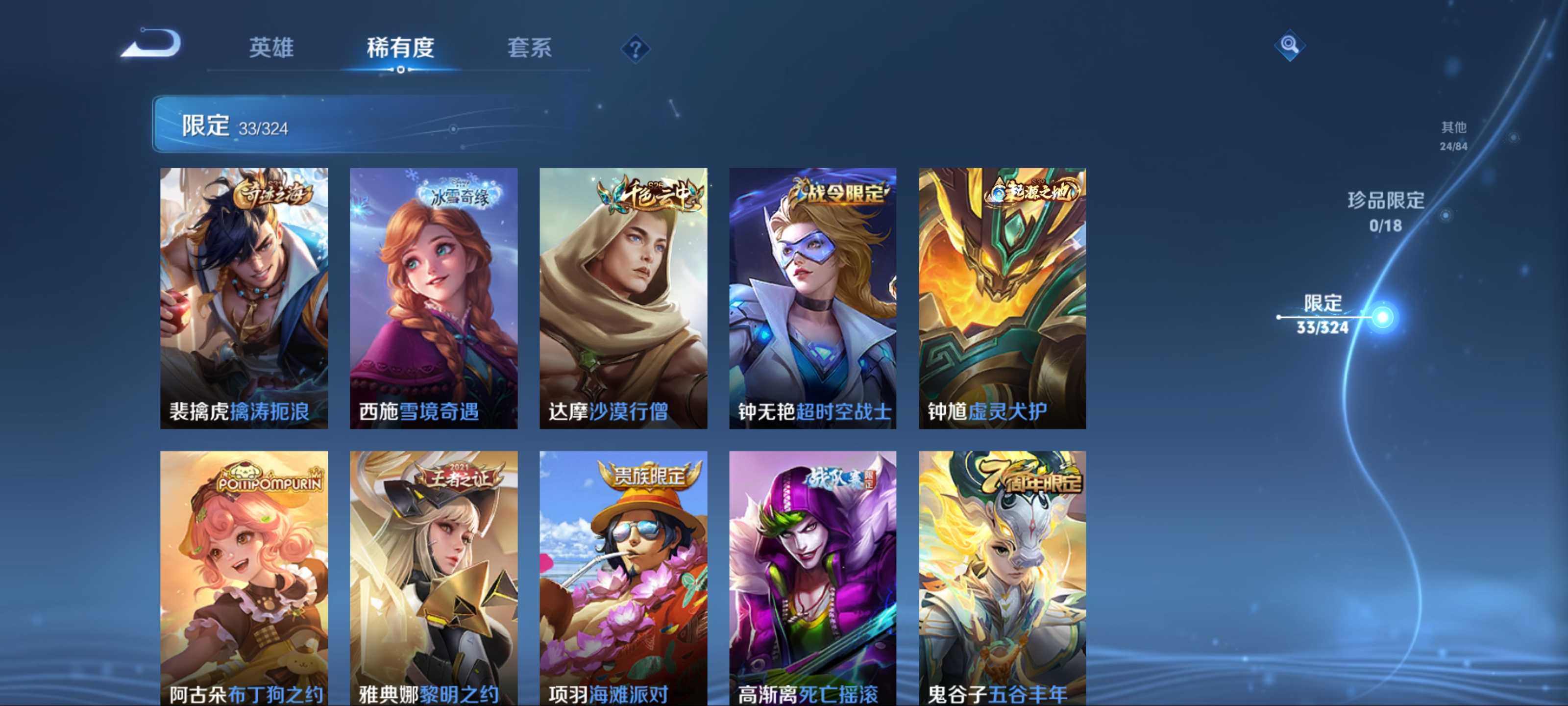
Task: Jump to the 其他 rarity category
Action: click(1453, 135)
